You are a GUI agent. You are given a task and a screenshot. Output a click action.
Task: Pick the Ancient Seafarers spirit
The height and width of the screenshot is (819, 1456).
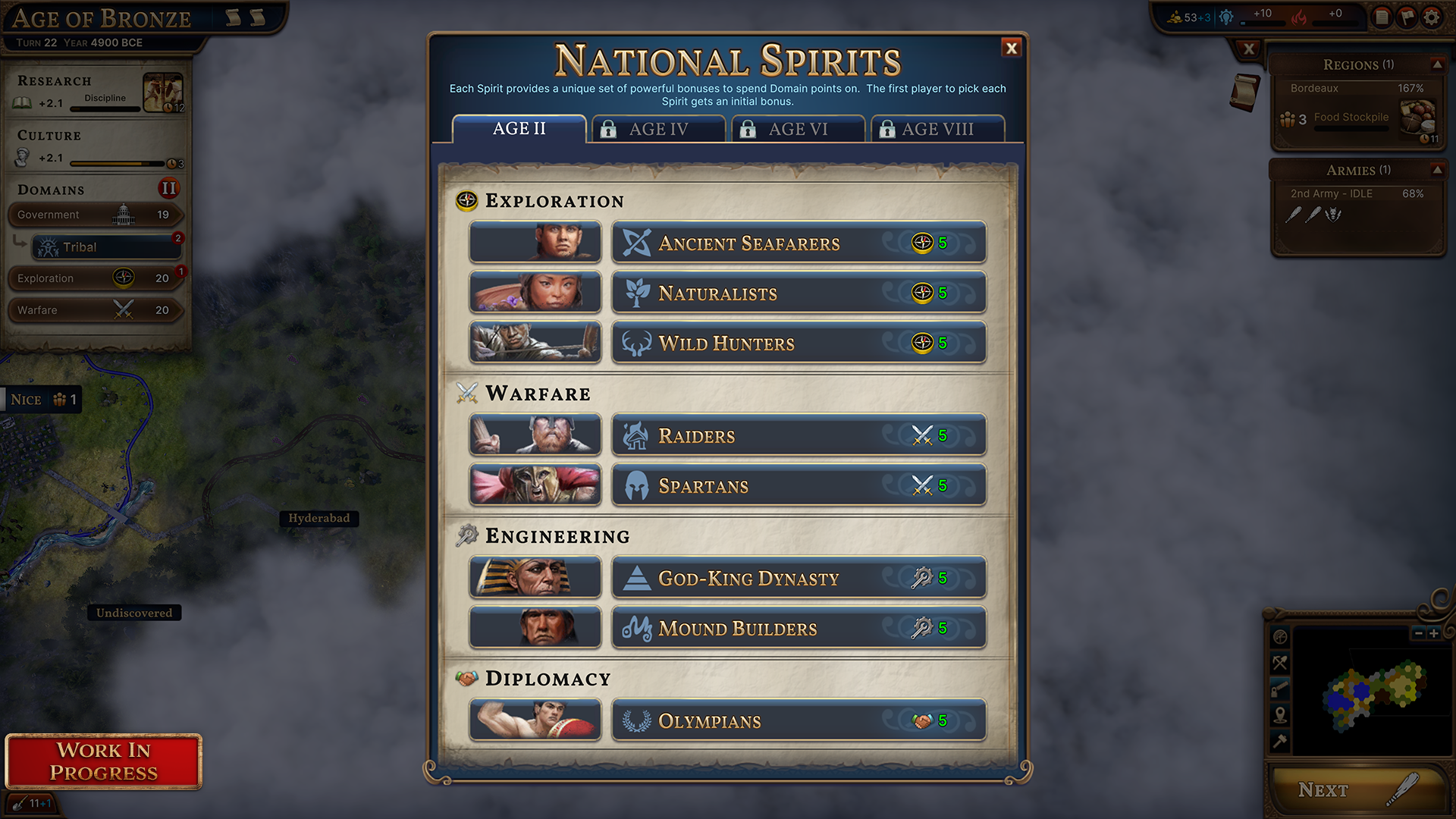pyautogui.click(x=799, y=243)
